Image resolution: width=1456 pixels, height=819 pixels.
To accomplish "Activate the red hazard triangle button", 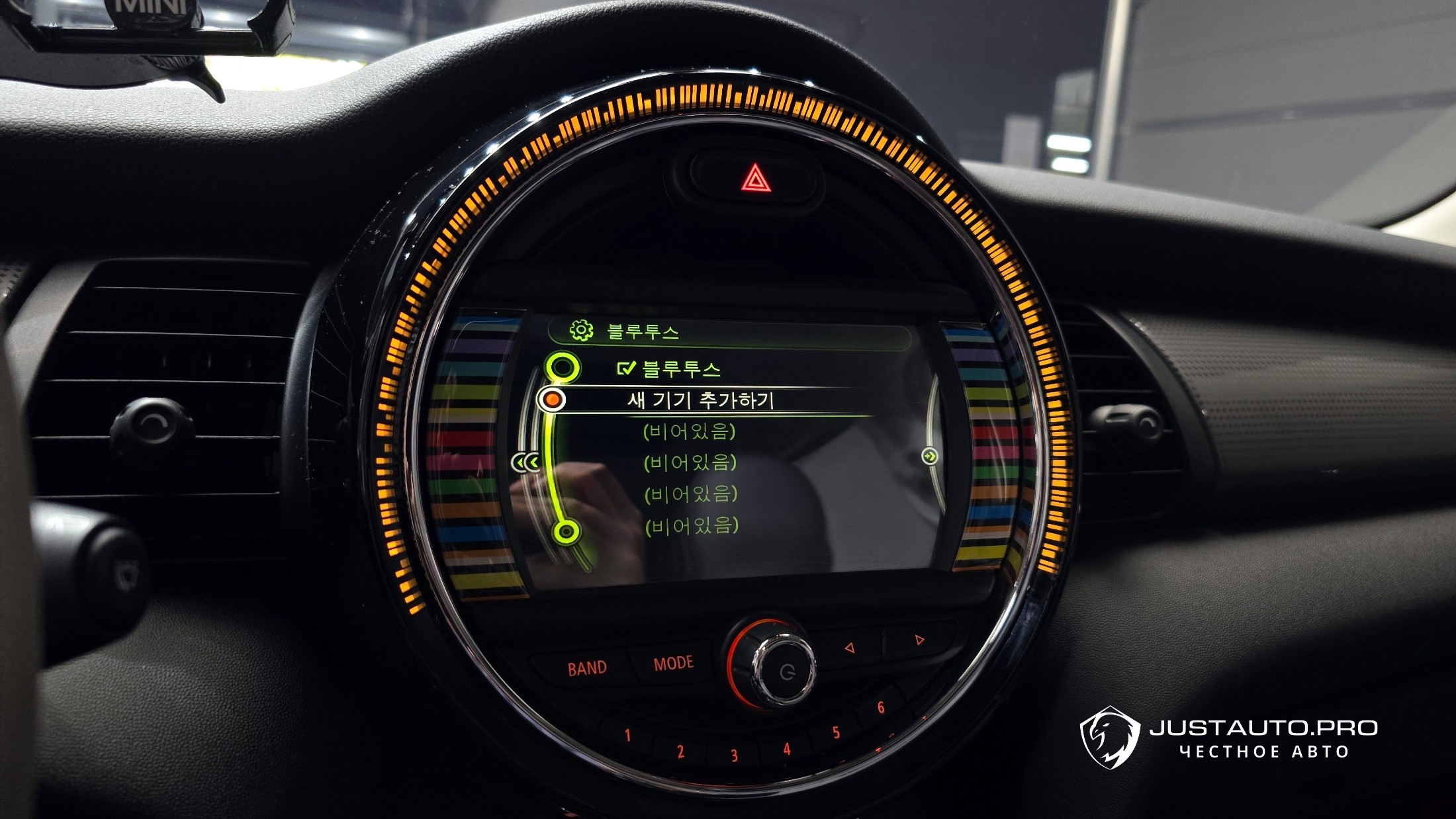I will tap(754, 179).
